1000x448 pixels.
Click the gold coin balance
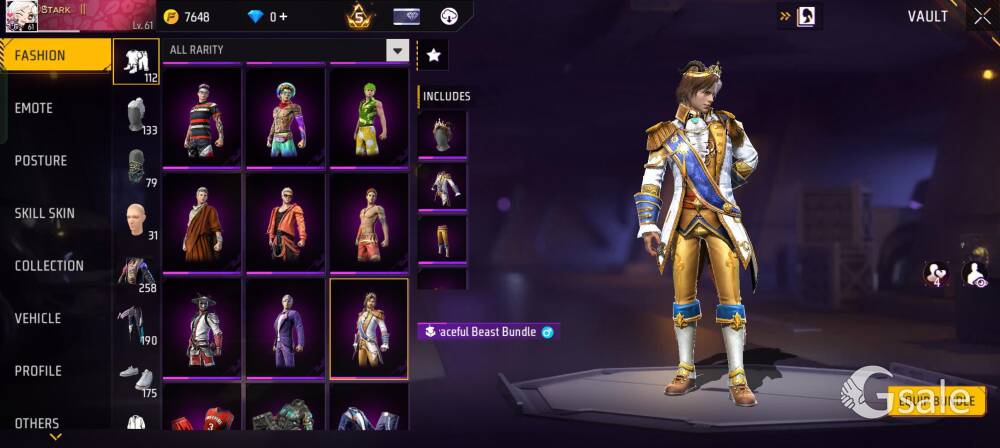pos(187,17)
